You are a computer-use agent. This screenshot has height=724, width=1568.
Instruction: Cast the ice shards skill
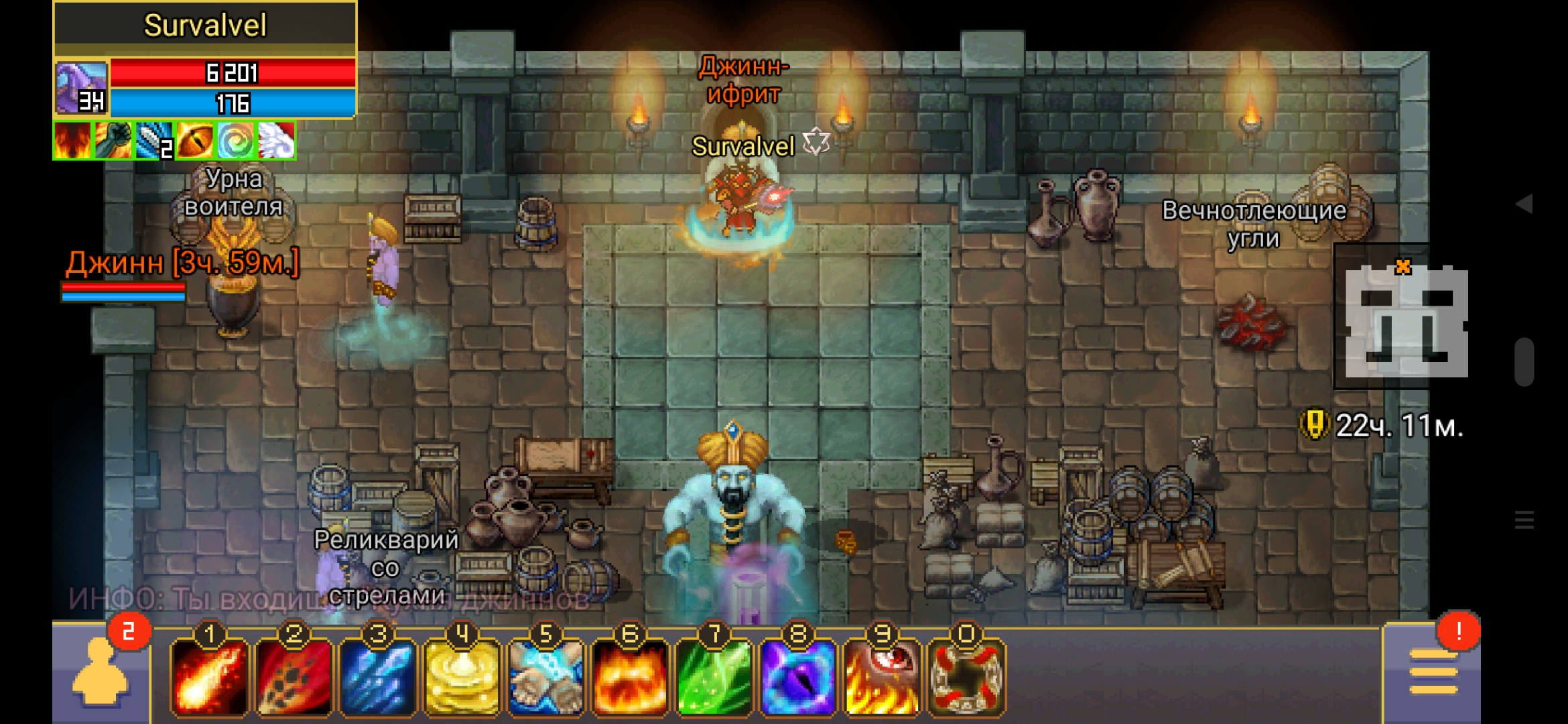coord(378,677)
